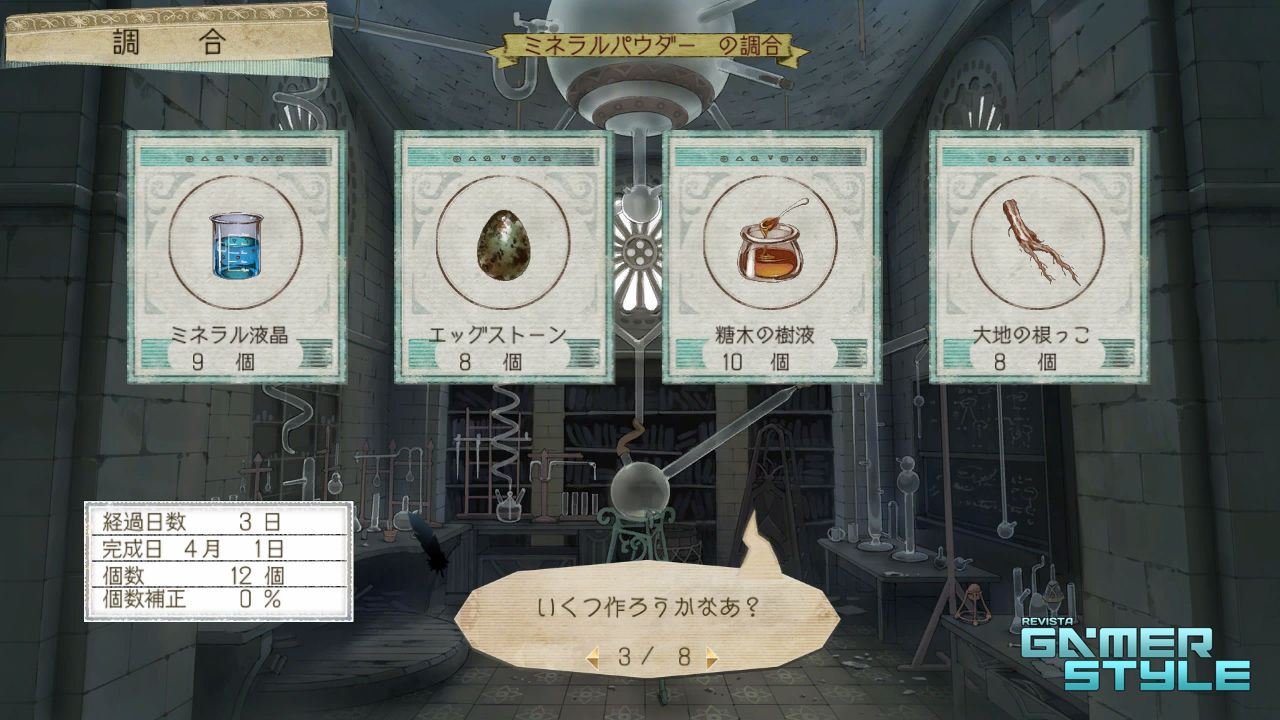1280x720 pixels.
Task: Increase quantity with the right arrow
Action: [711, 657]
